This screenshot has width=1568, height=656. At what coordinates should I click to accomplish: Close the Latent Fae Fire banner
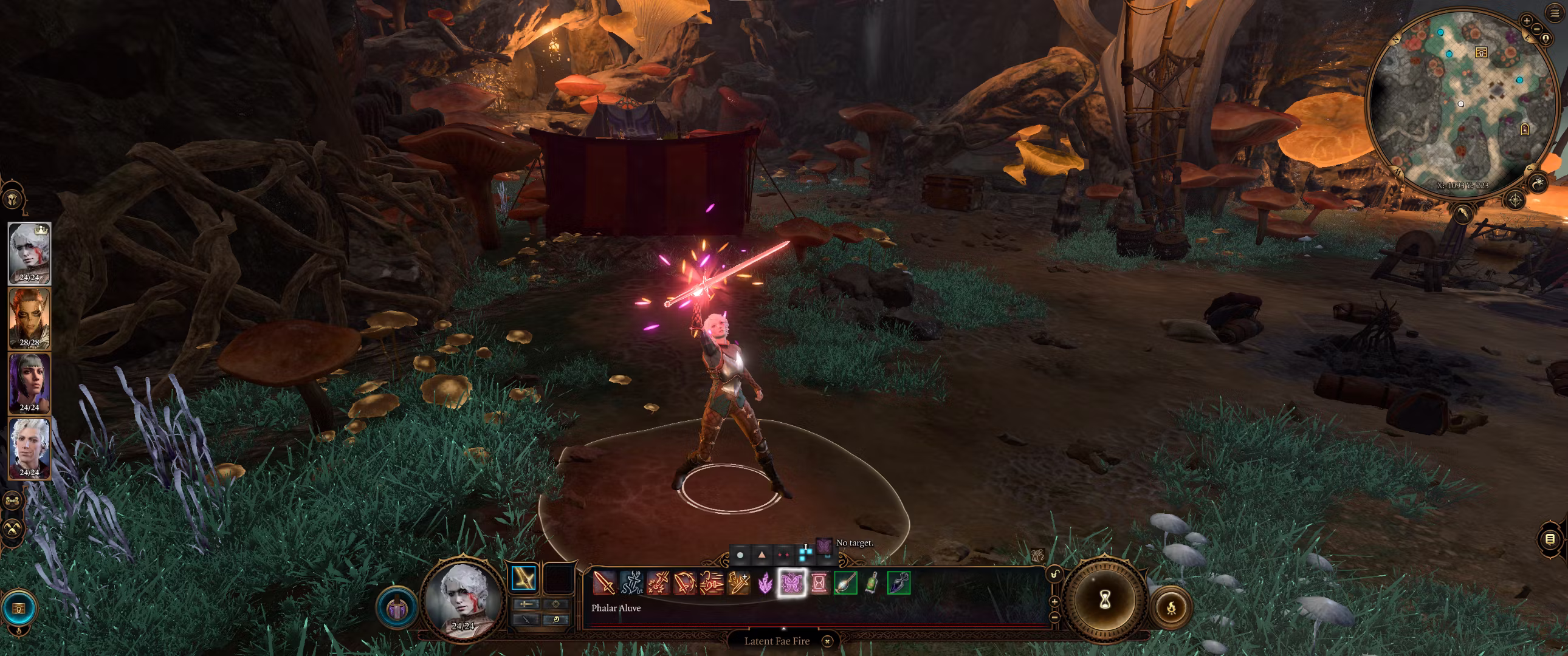pyautogui.click(x=827, y=641)
